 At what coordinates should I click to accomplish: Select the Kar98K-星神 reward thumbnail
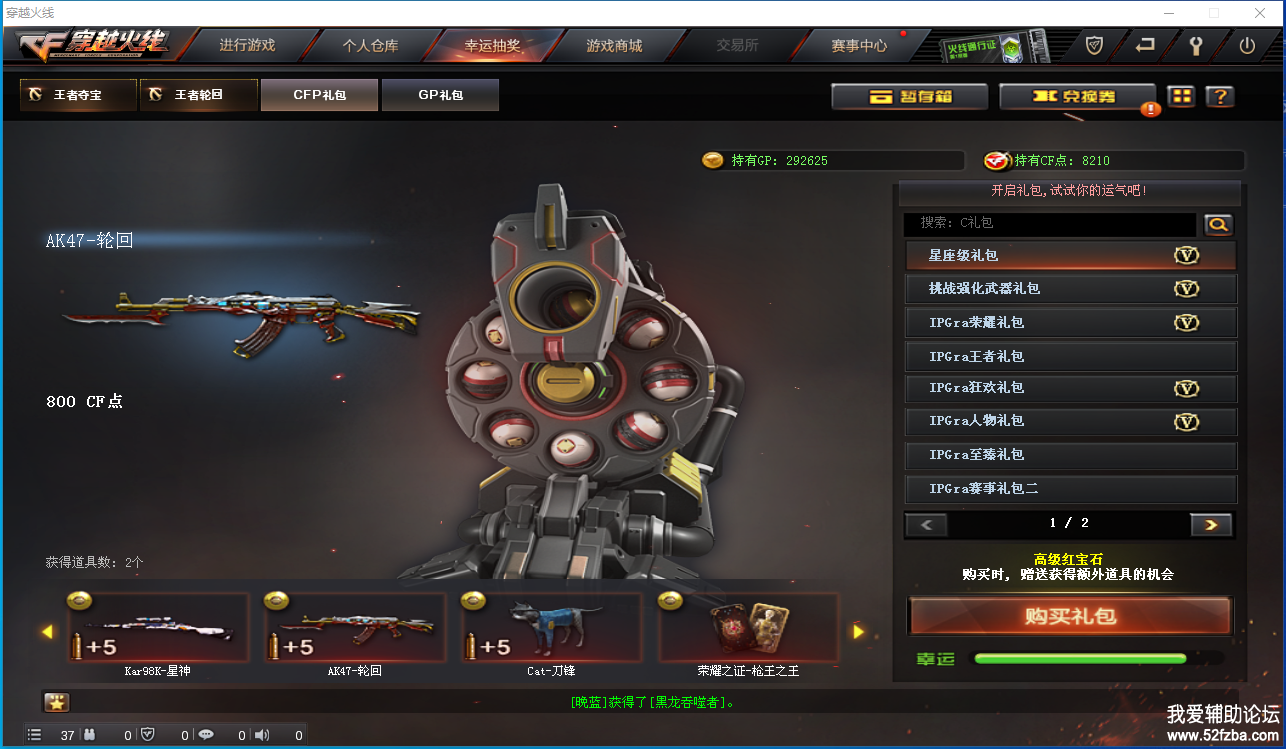pyautogui.click(x=158, y=629)
